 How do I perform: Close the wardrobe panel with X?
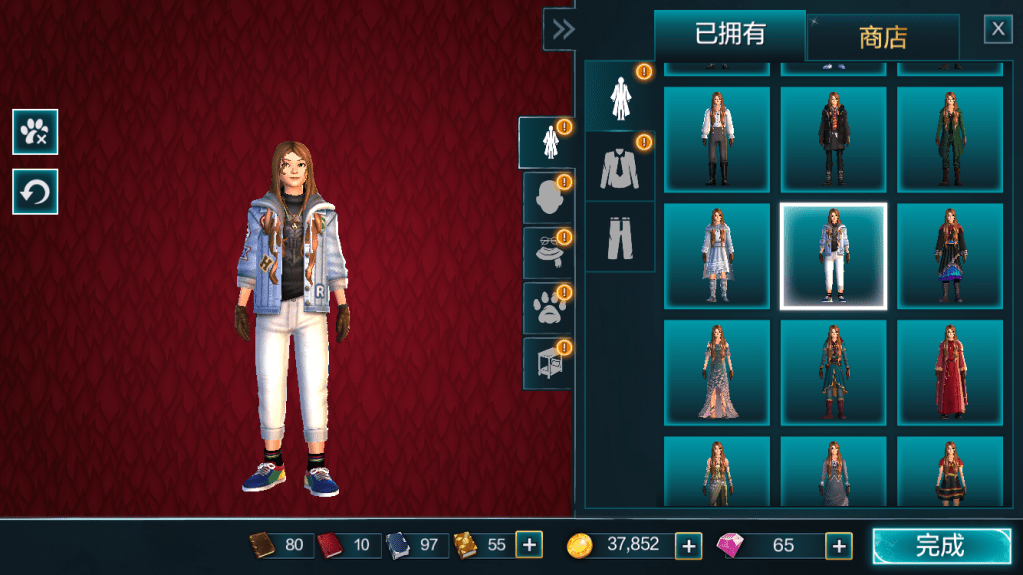[x=998, y=29]
